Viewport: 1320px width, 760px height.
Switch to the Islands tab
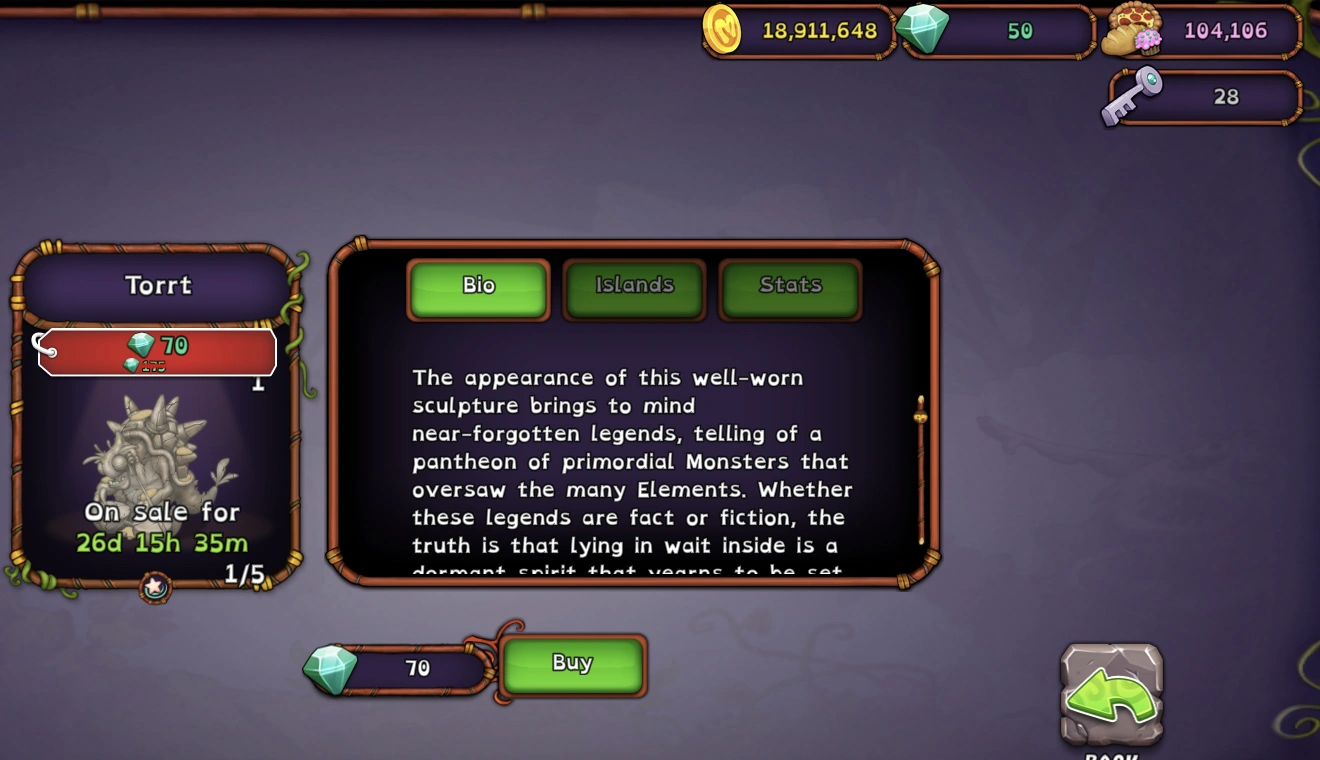point(634,285)
